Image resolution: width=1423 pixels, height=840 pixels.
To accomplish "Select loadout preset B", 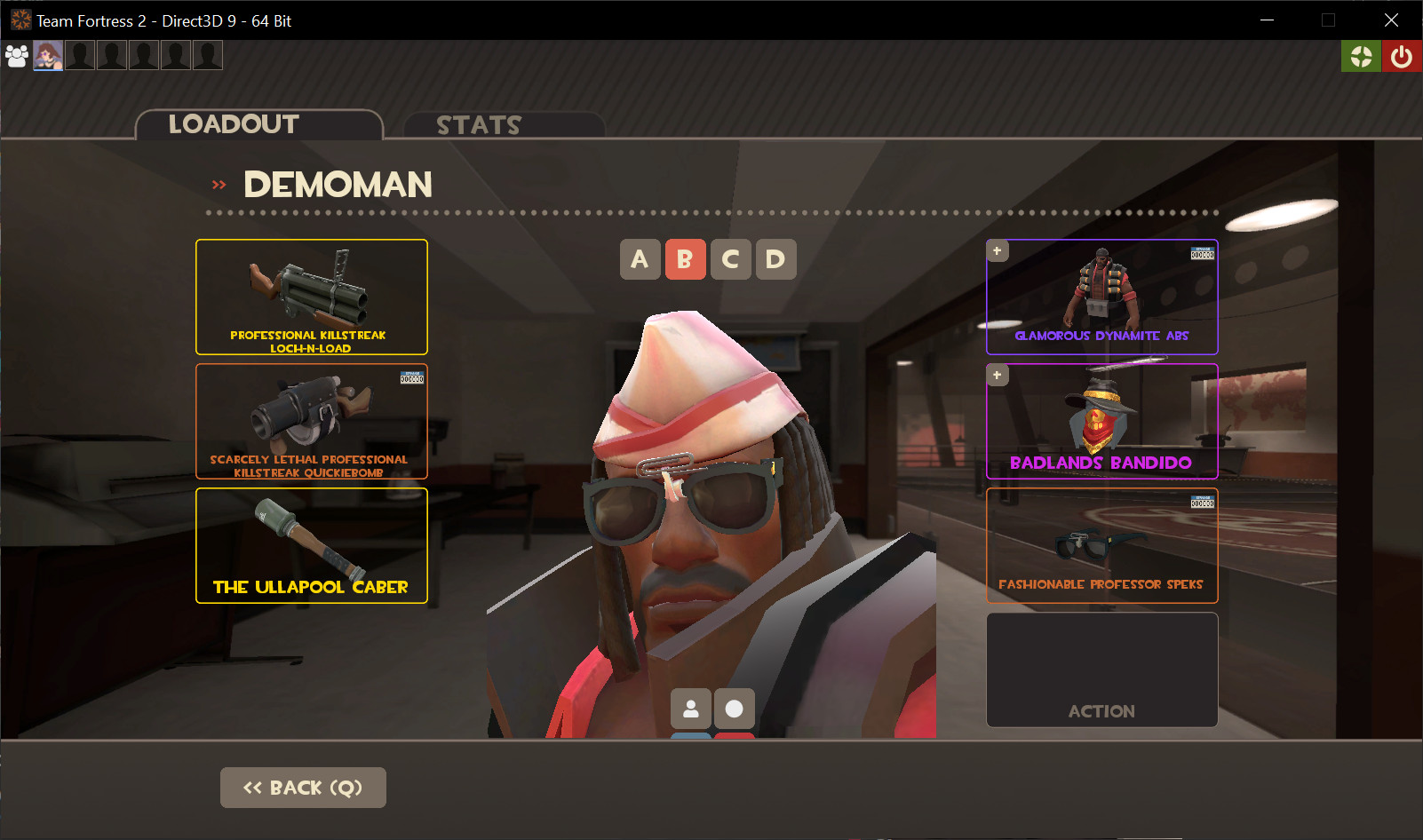I will pyautogui.click(x=685, y=259).
